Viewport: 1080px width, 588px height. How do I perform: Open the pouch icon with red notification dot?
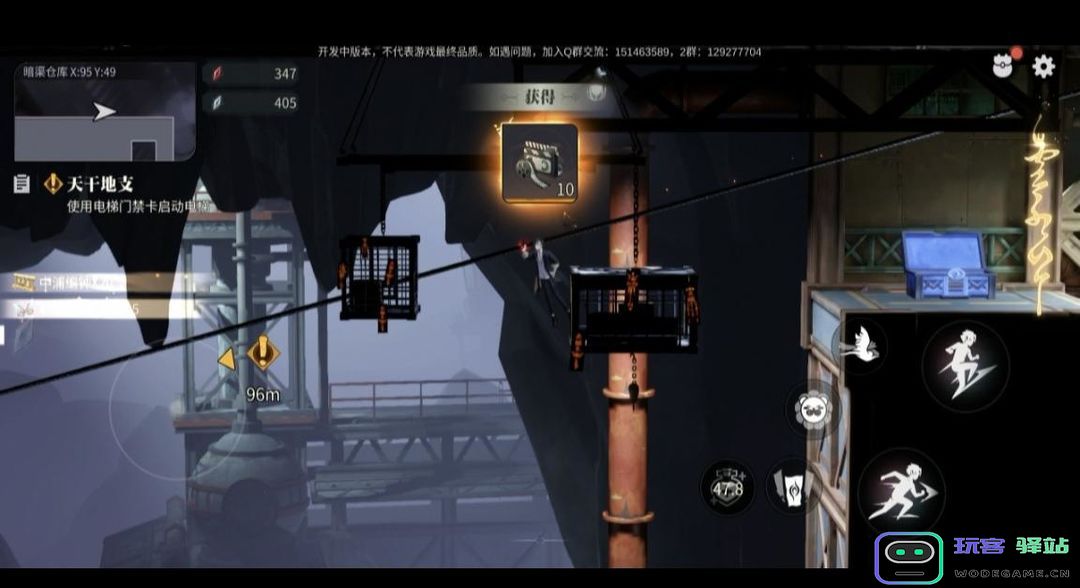(1003, 67)
